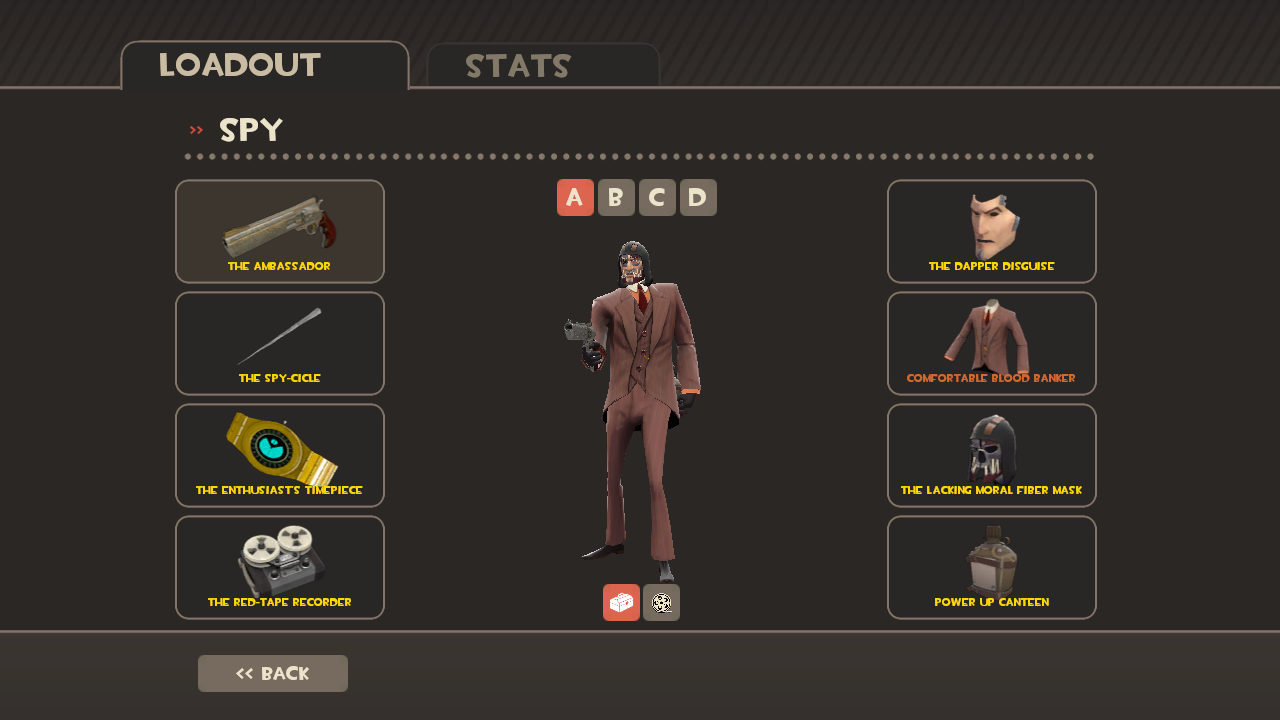Switch character preview team with crate icon
The width and height of the screenshot is (1280, 720).
[621, 602]
